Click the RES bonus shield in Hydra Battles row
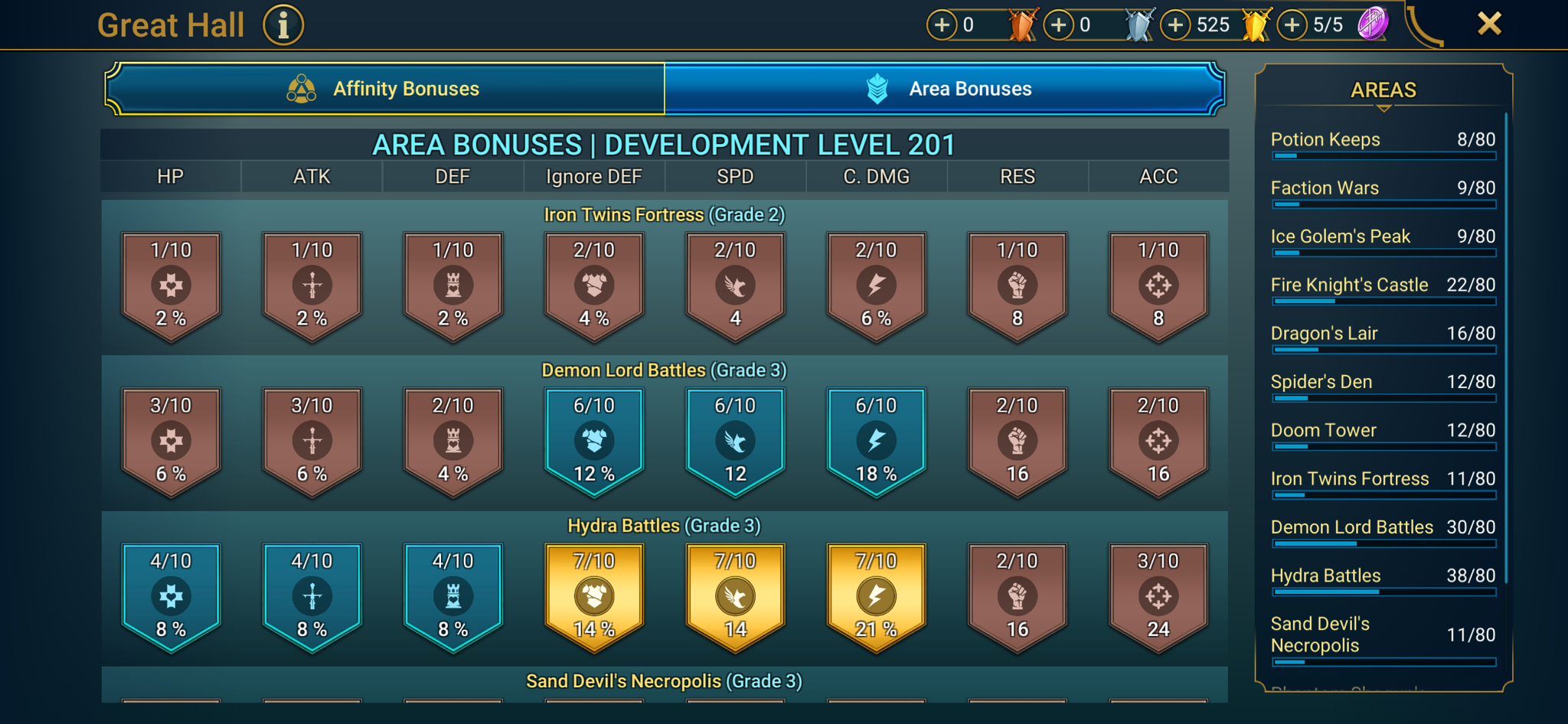 pyautogui.click(x=1017, y=598)
